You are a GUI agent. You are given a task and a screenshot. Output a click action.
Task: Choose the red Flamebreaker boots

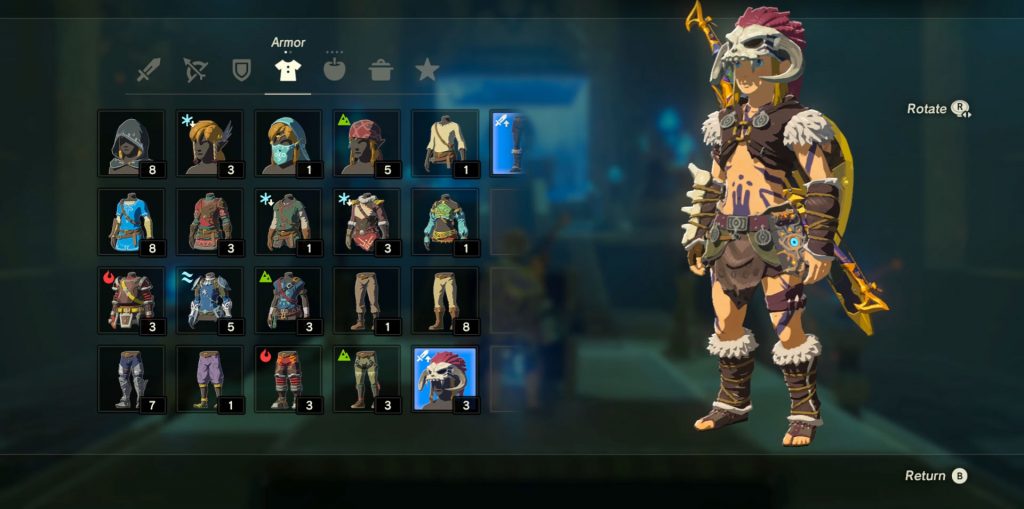pos(288,378)
